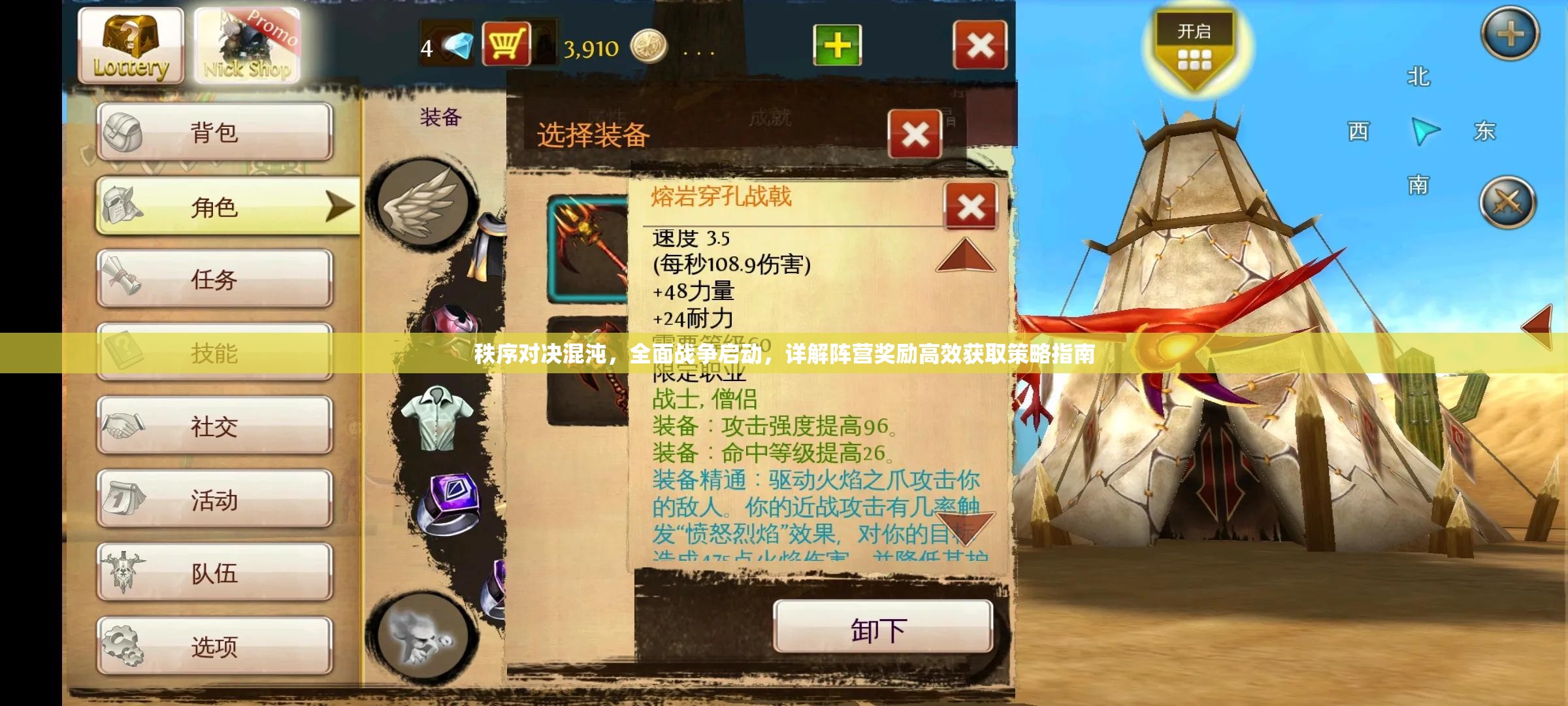Open the Nick Shop promo
1568x706 pixels.
247,43
